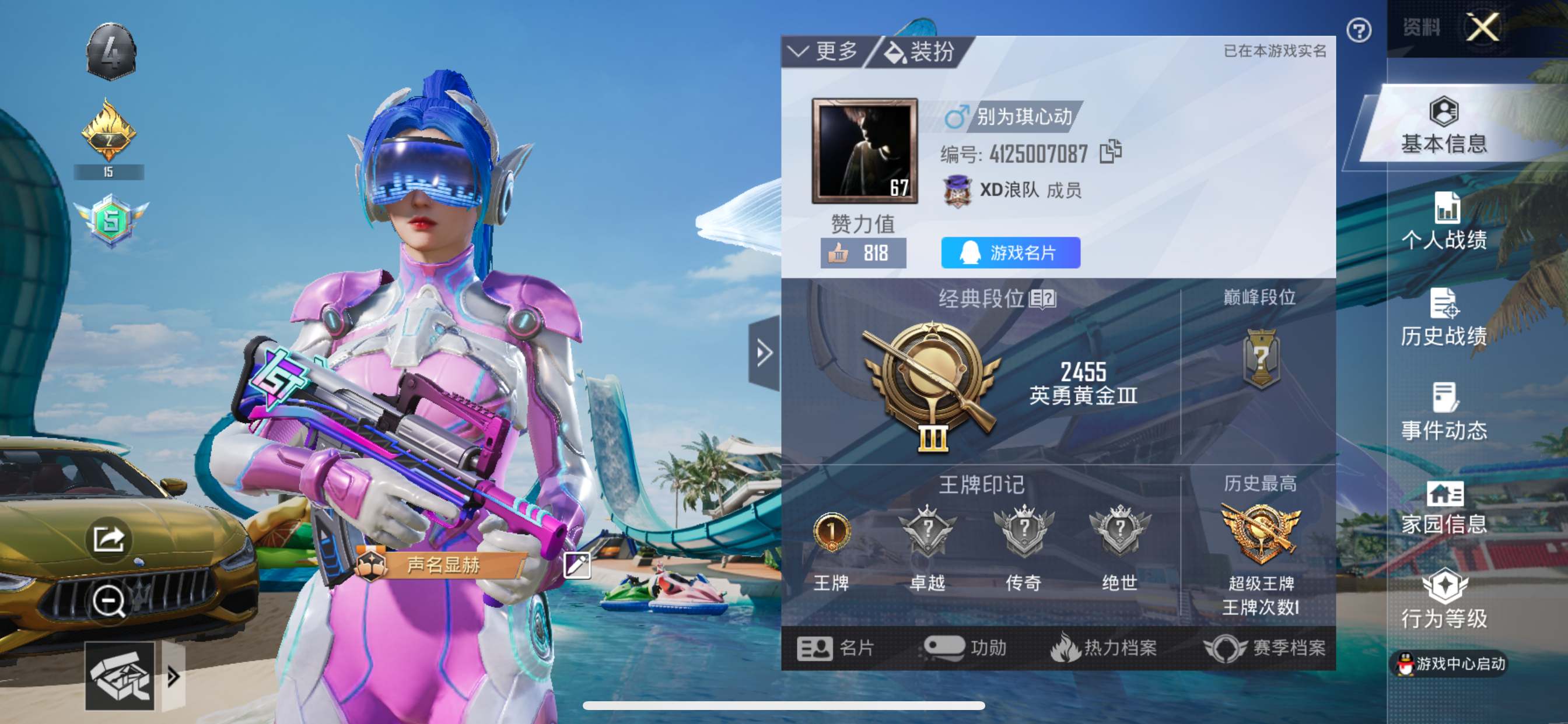Open the 游戏名片 game card button
Screen dimensions: 1568x724
[x=1010, y=252]
